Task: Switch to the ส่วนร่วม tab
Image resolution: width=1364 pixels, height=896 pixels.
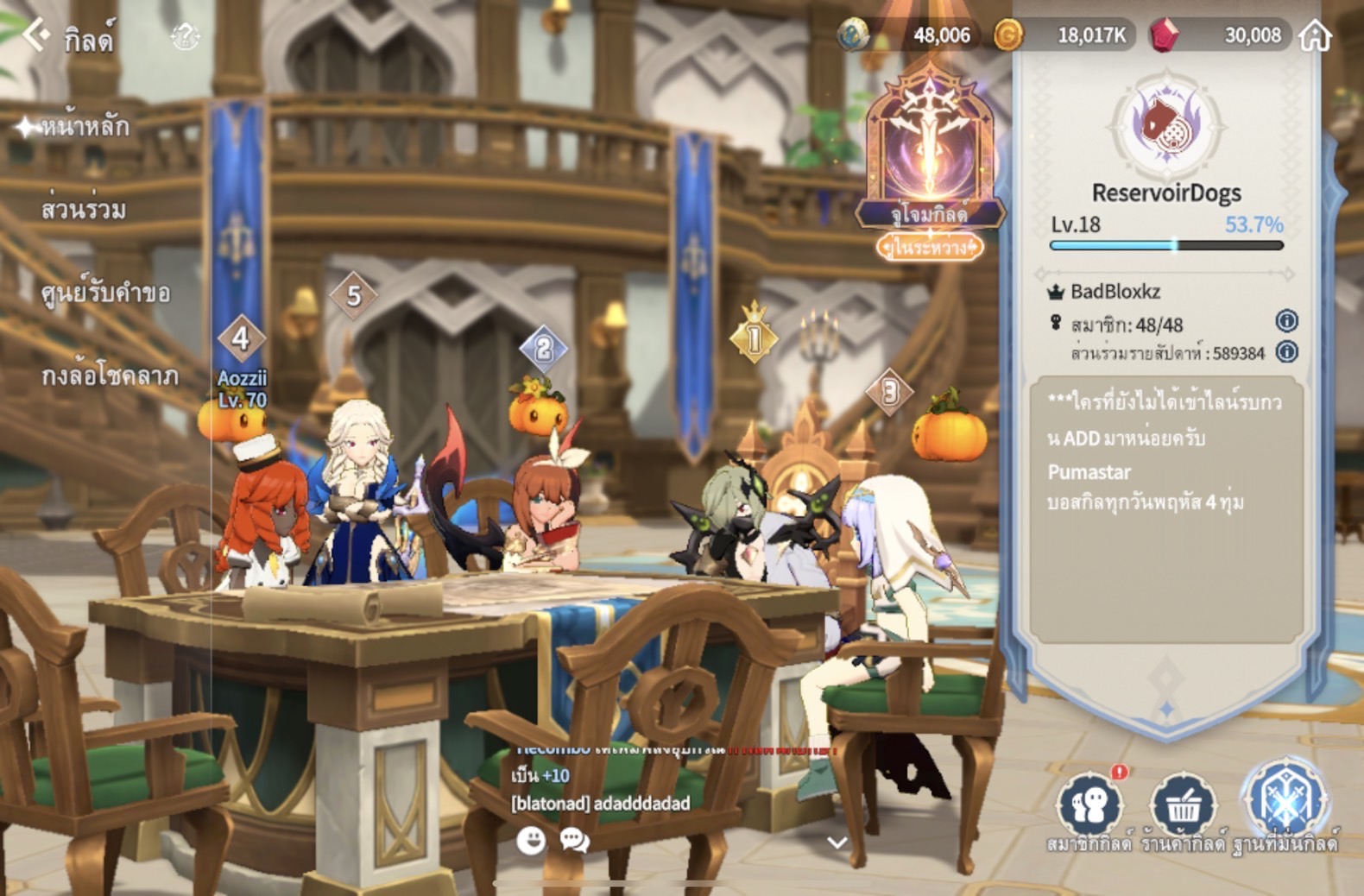Action: pyautogui.click(x=84, y=210)
